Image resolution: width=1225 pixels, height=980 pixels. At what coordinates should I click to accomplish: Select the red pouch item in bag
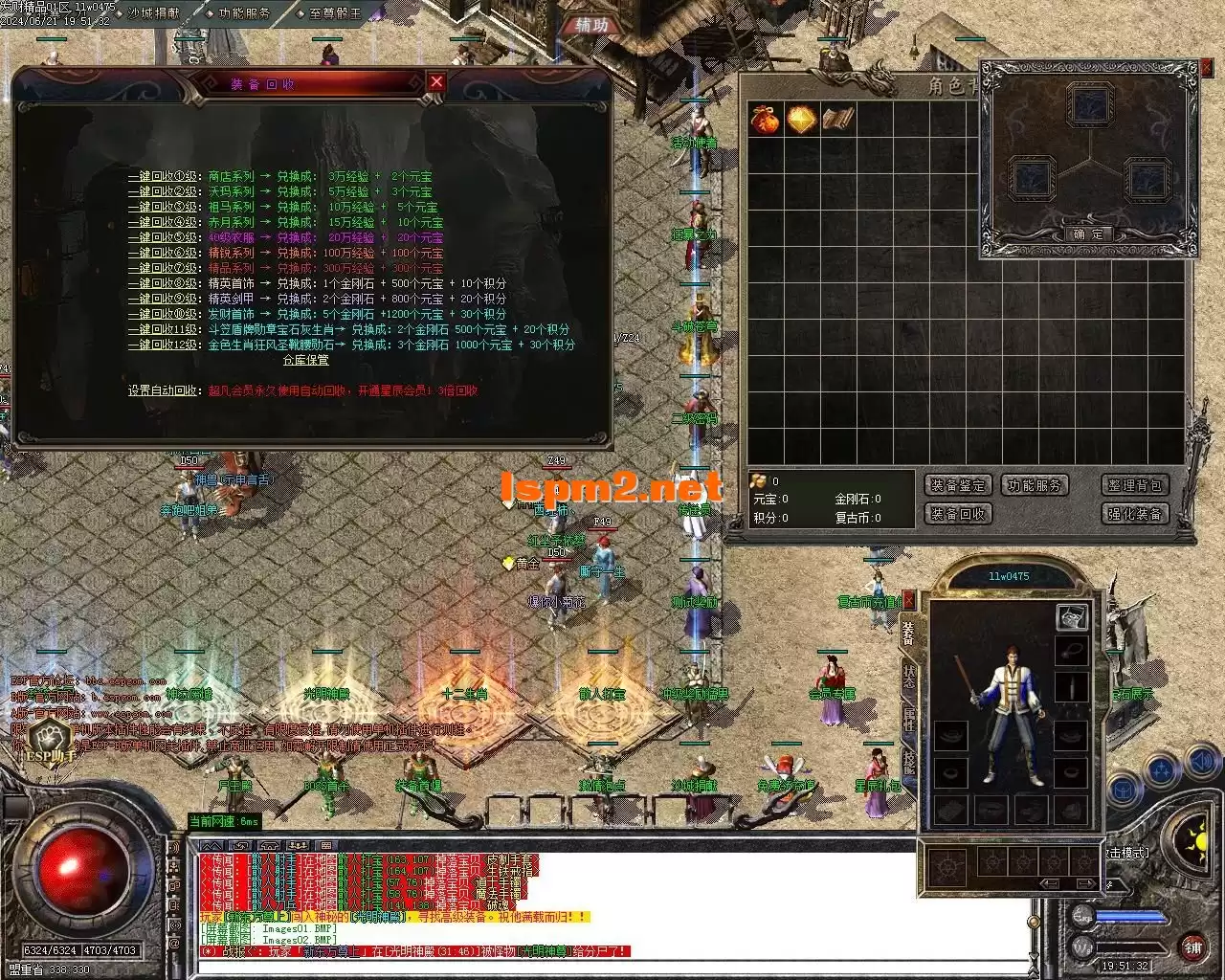[764, 120]
